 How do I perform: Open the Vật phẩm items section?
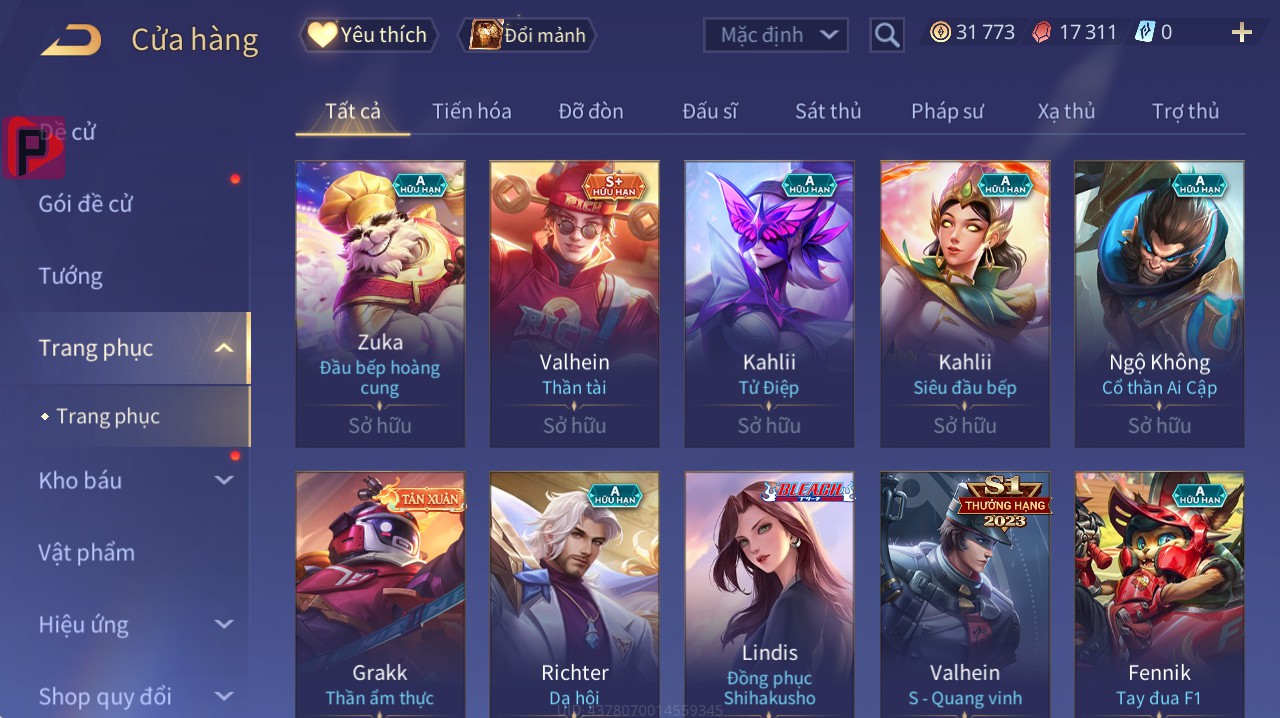86,552
